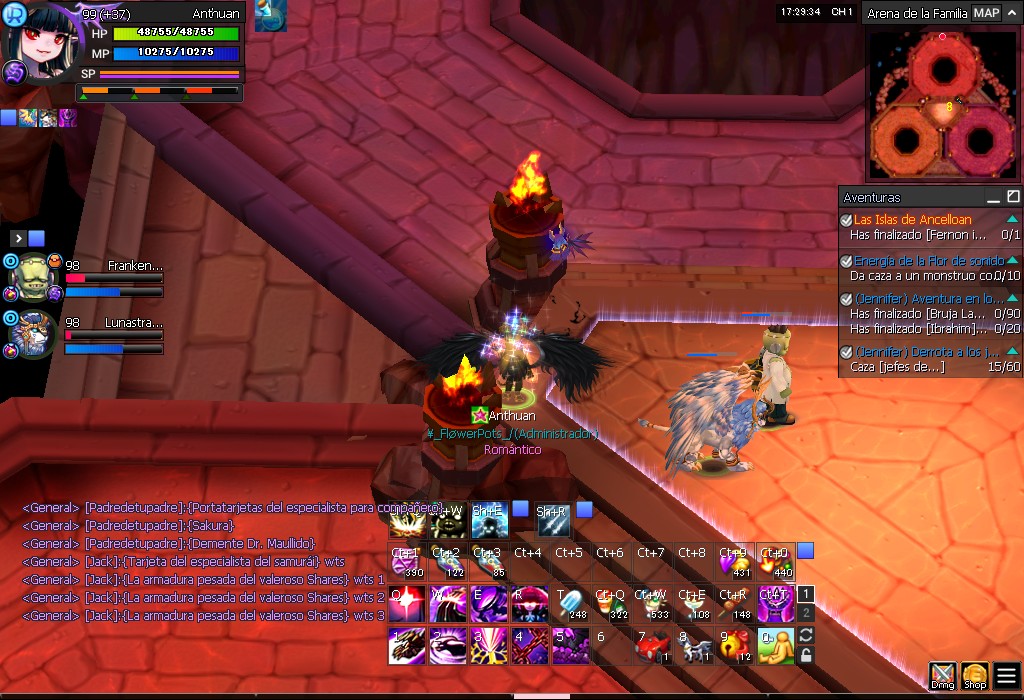Open the Shop button
The image size is (1024, 700).
(x=974, y=675)
